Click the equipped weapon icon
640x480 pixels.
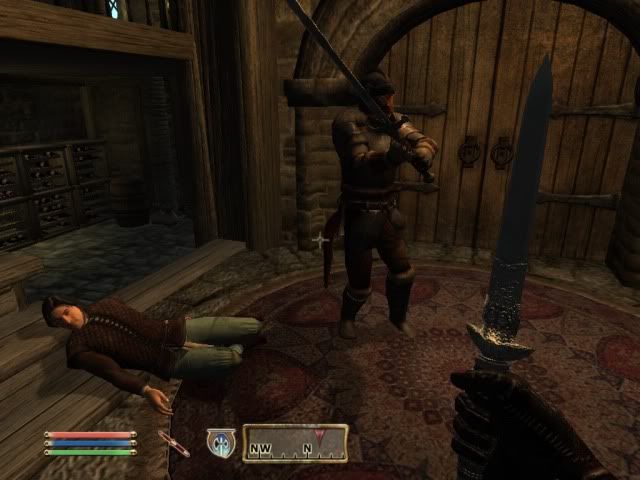174,444
